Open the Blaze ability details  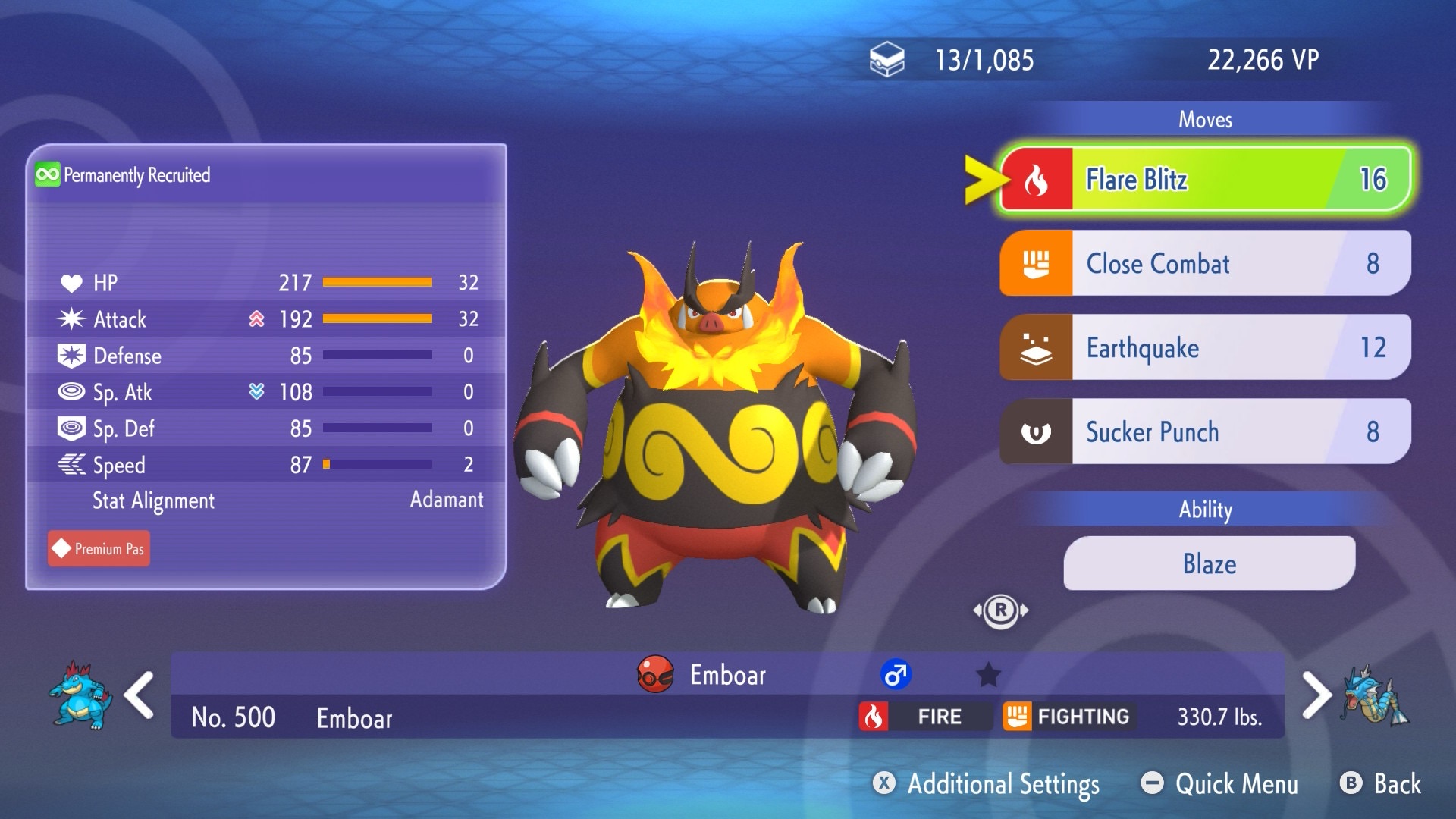click(1209, 564)
